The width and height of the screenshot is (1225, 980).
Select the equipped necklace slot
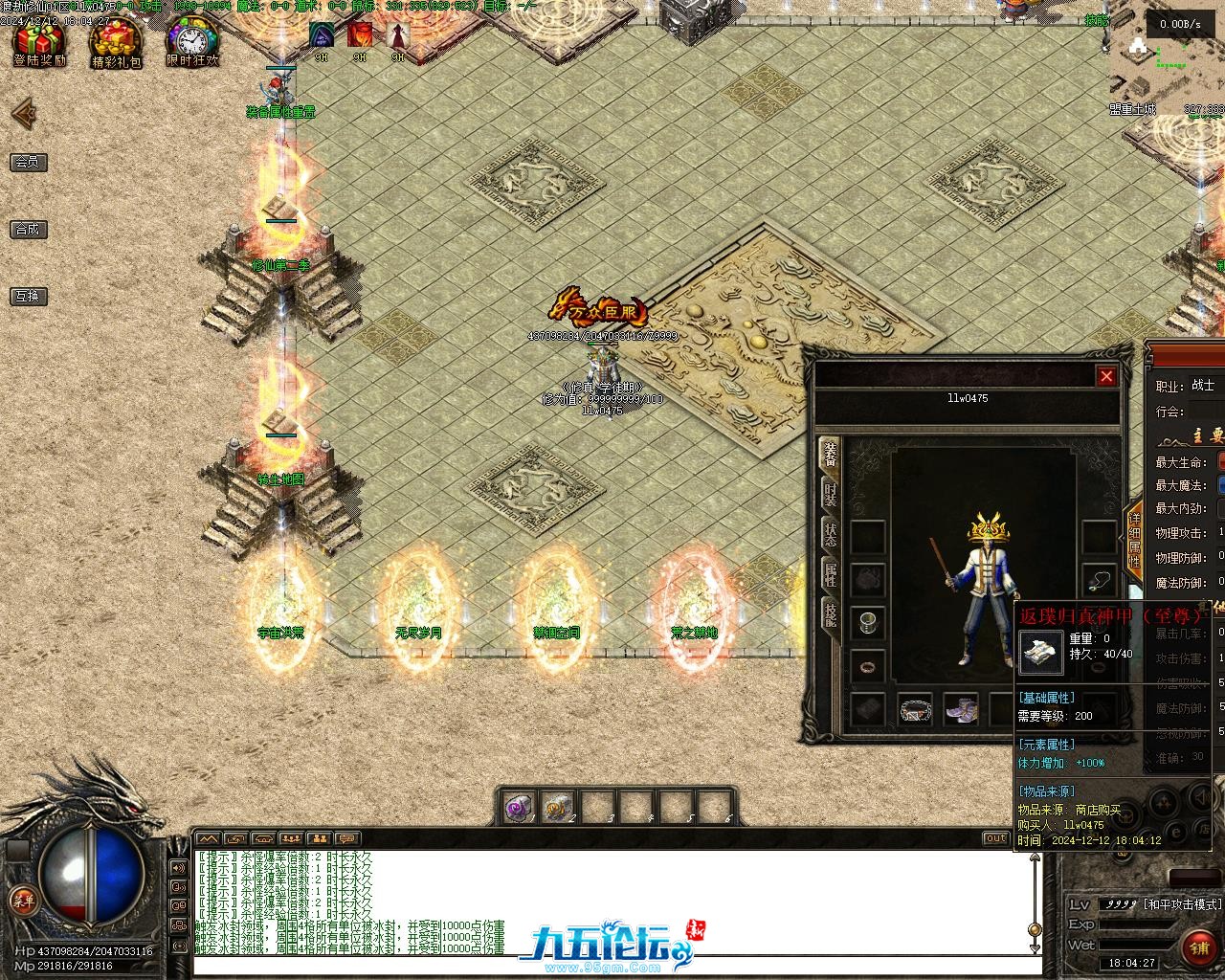pyautogui.click(x=1100, y=580)
